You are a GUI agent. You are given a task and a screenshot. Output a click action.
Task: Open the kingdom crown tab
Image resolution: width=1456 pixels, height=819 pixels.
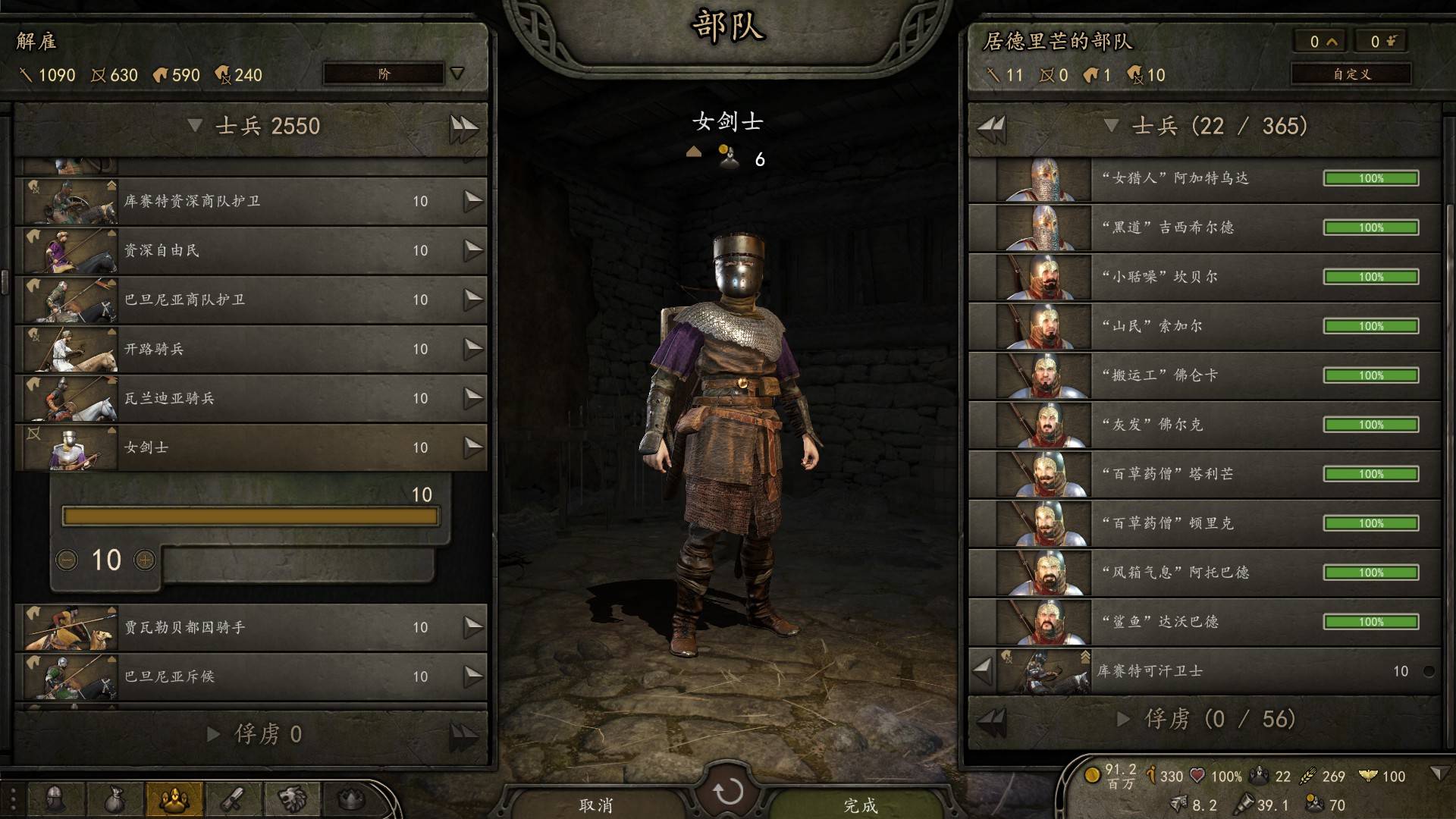pyautogui.click(x=350, y=799)
